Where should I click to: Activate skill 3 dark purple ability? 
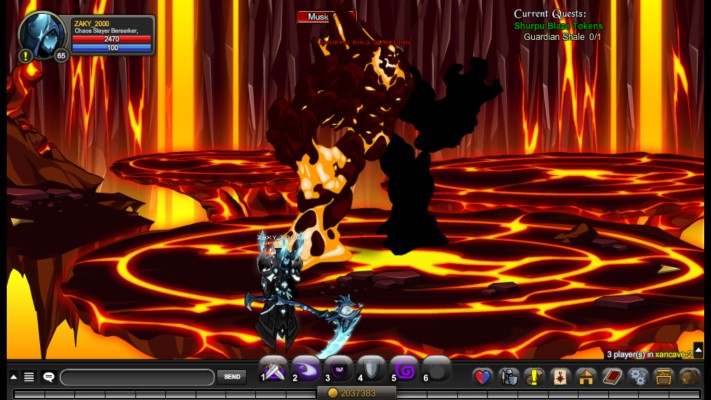(x=339, y=368)
